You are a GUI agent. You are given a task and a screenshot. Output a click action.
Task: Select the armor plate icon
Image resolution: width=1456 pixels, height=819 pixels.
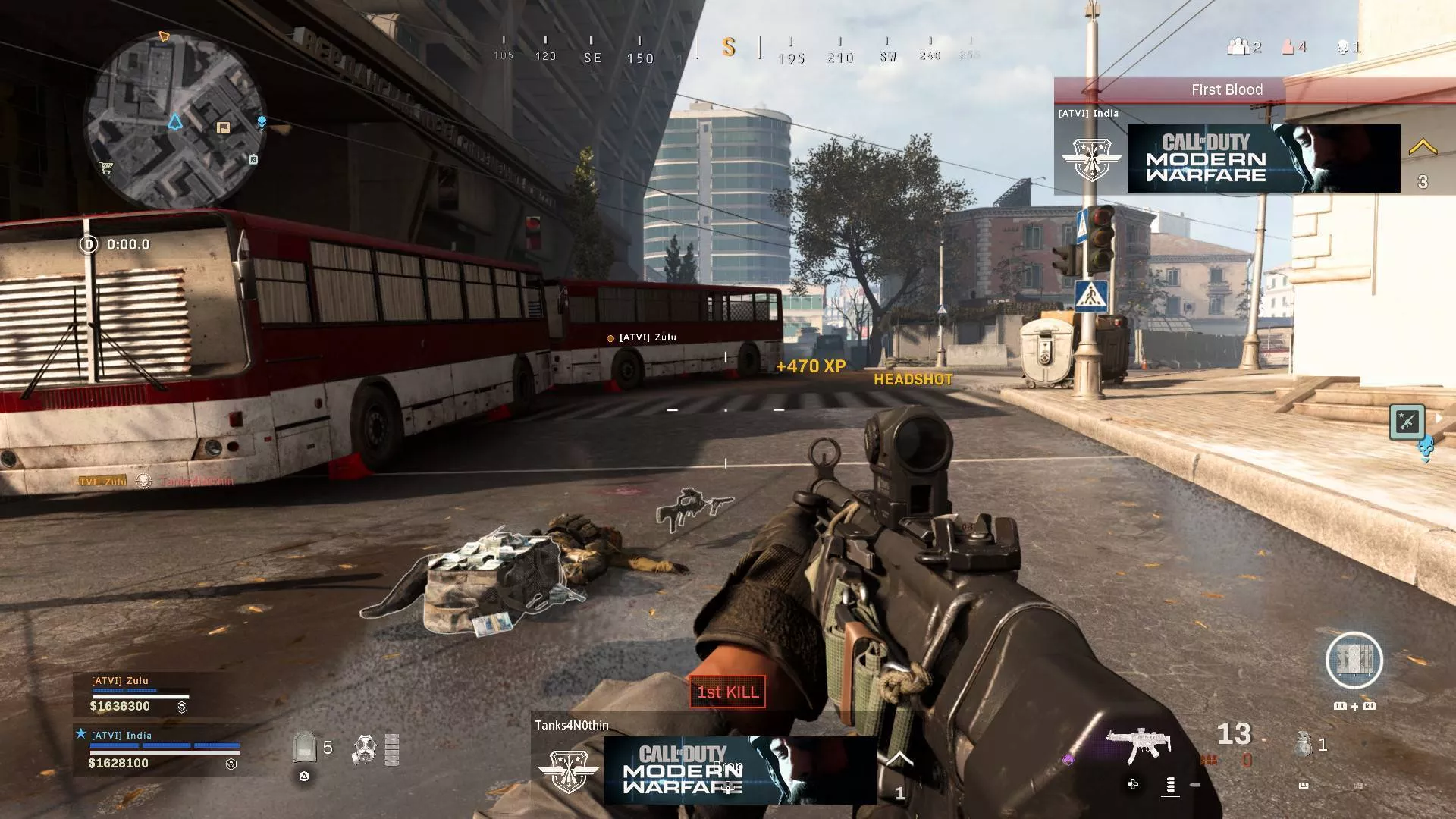[304, 748]
